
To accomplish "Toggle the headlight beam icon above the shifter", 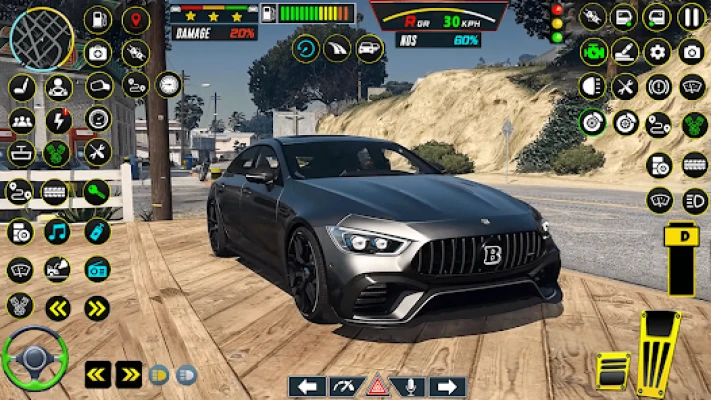I will coord(691,199).
